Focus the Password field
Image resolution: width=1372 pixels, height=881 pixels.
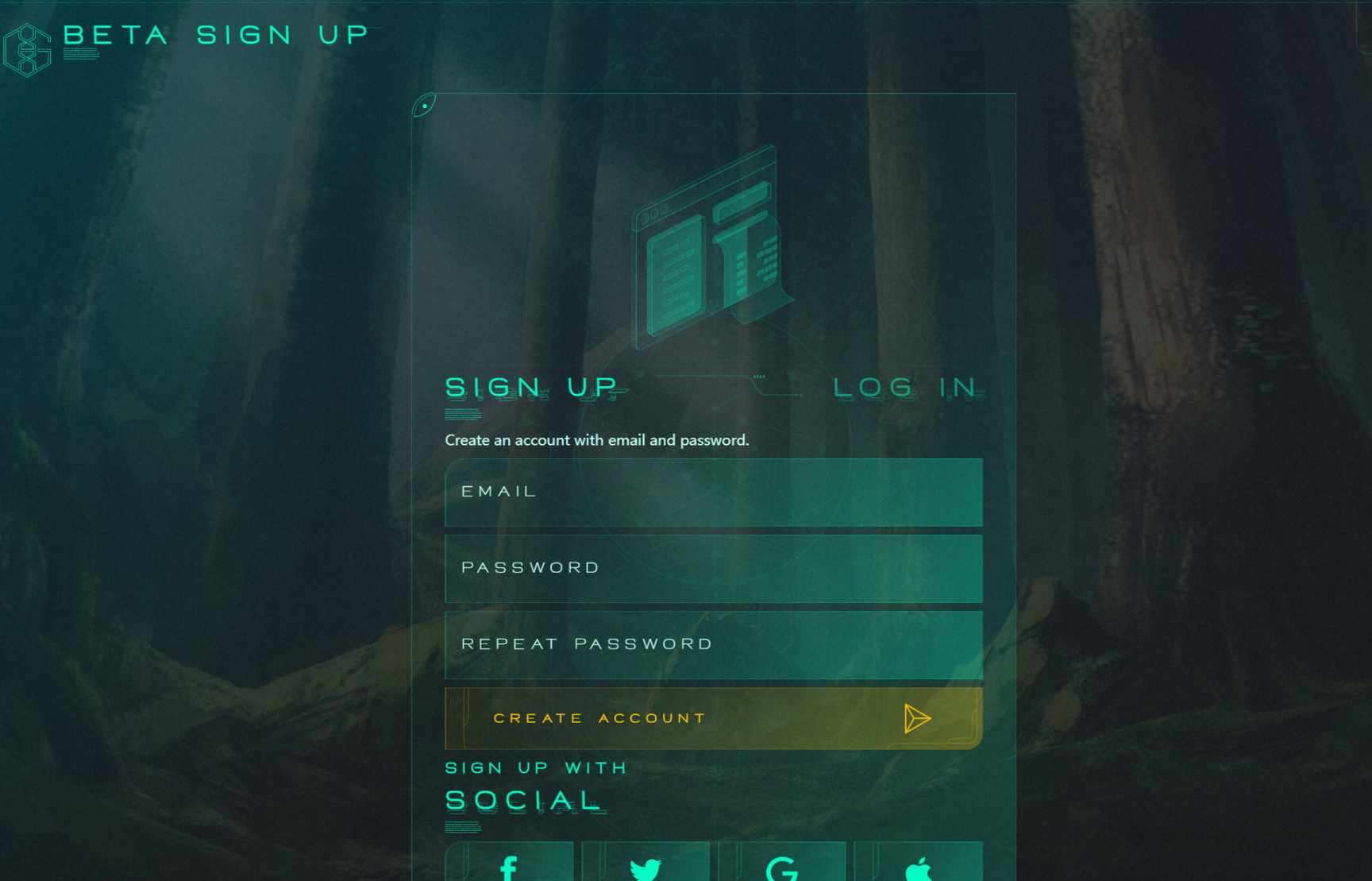pos(713,568)
